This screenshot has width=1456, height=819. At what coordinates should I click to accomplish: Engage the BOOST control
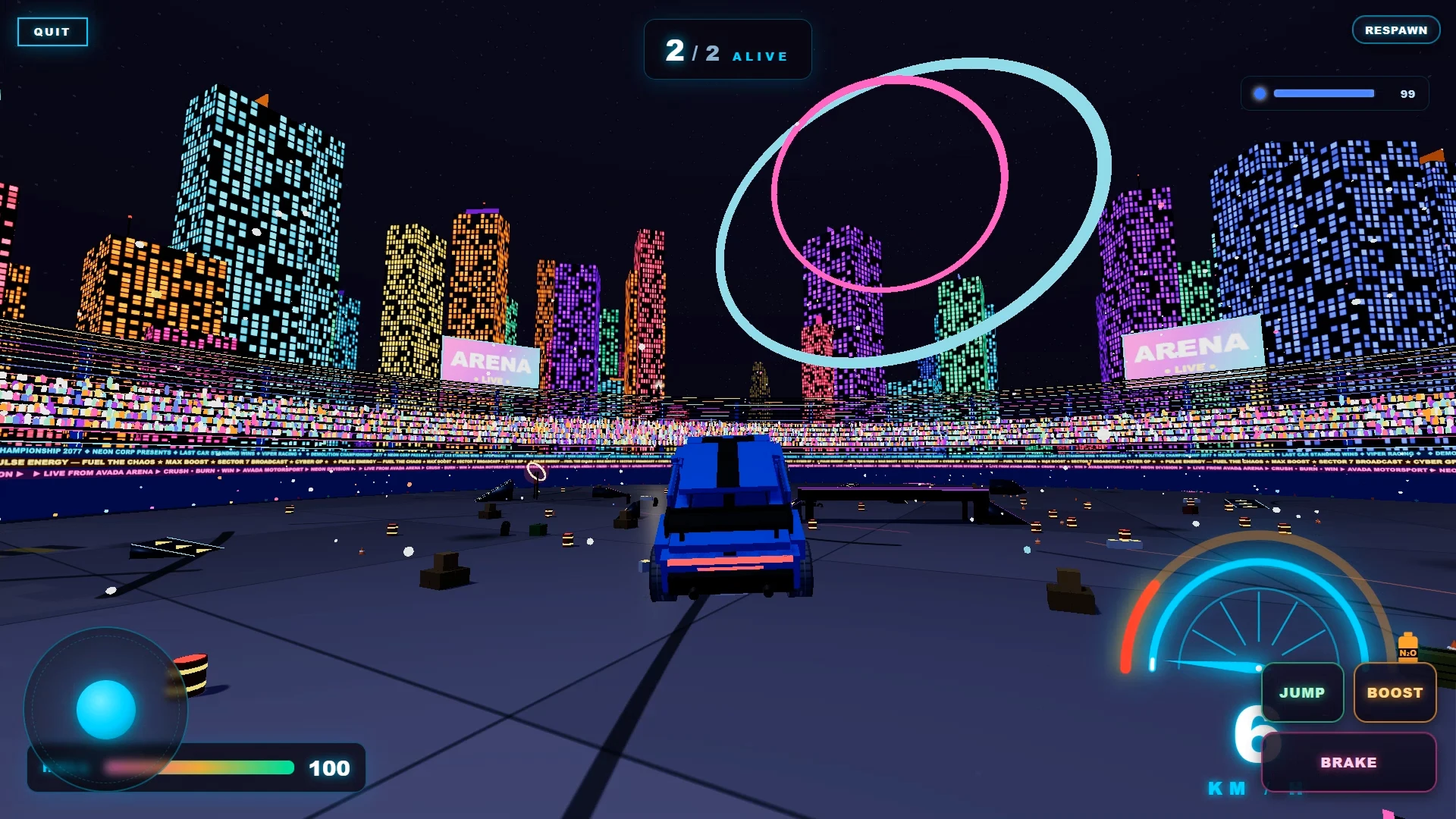pos(1395,692)
